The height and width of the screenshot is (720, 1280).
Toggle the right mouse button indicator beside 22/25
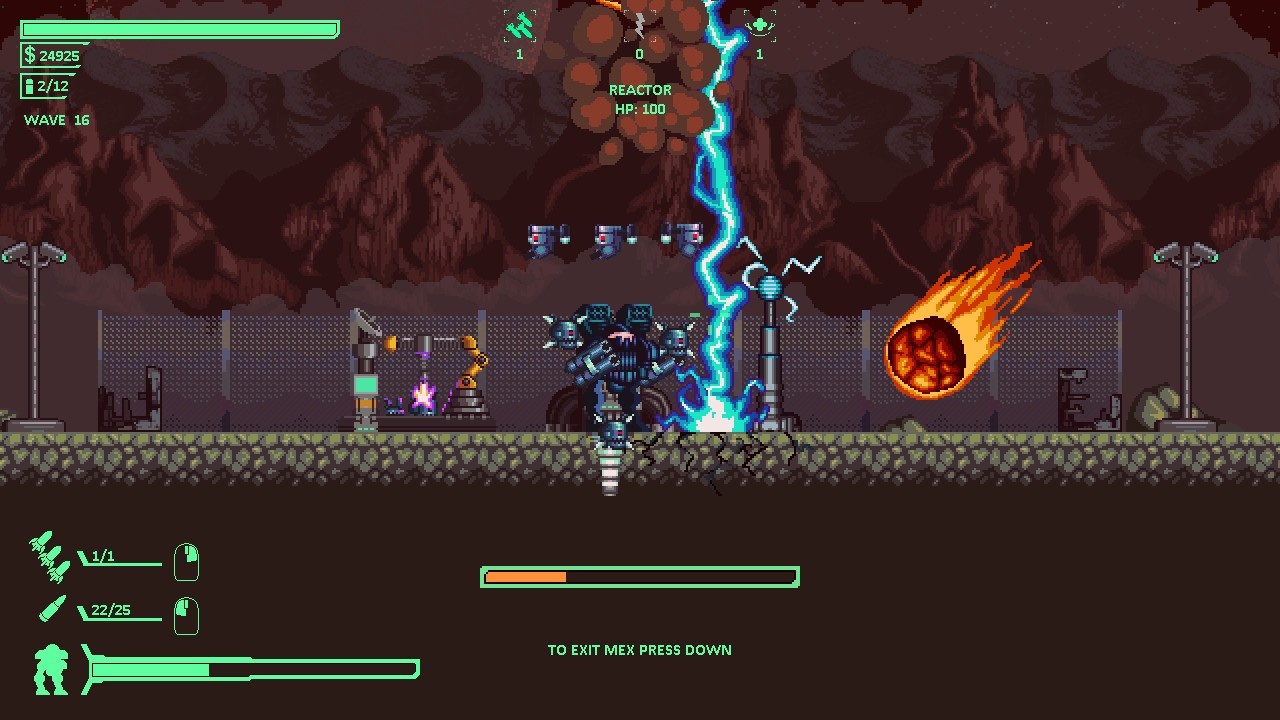(189, 615)
